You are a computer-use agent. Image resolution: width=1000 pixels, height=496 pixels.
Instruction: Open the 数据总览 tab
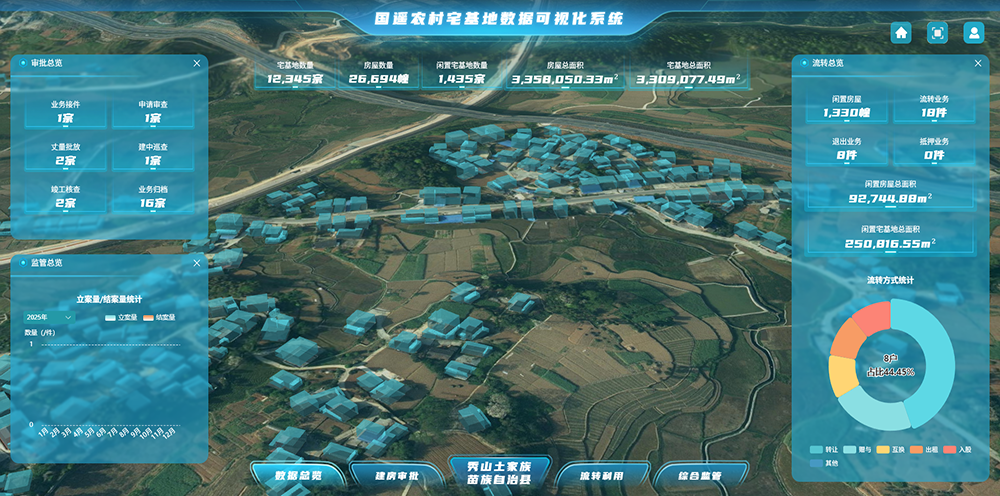pyautogui.click(x=298, y=476)
